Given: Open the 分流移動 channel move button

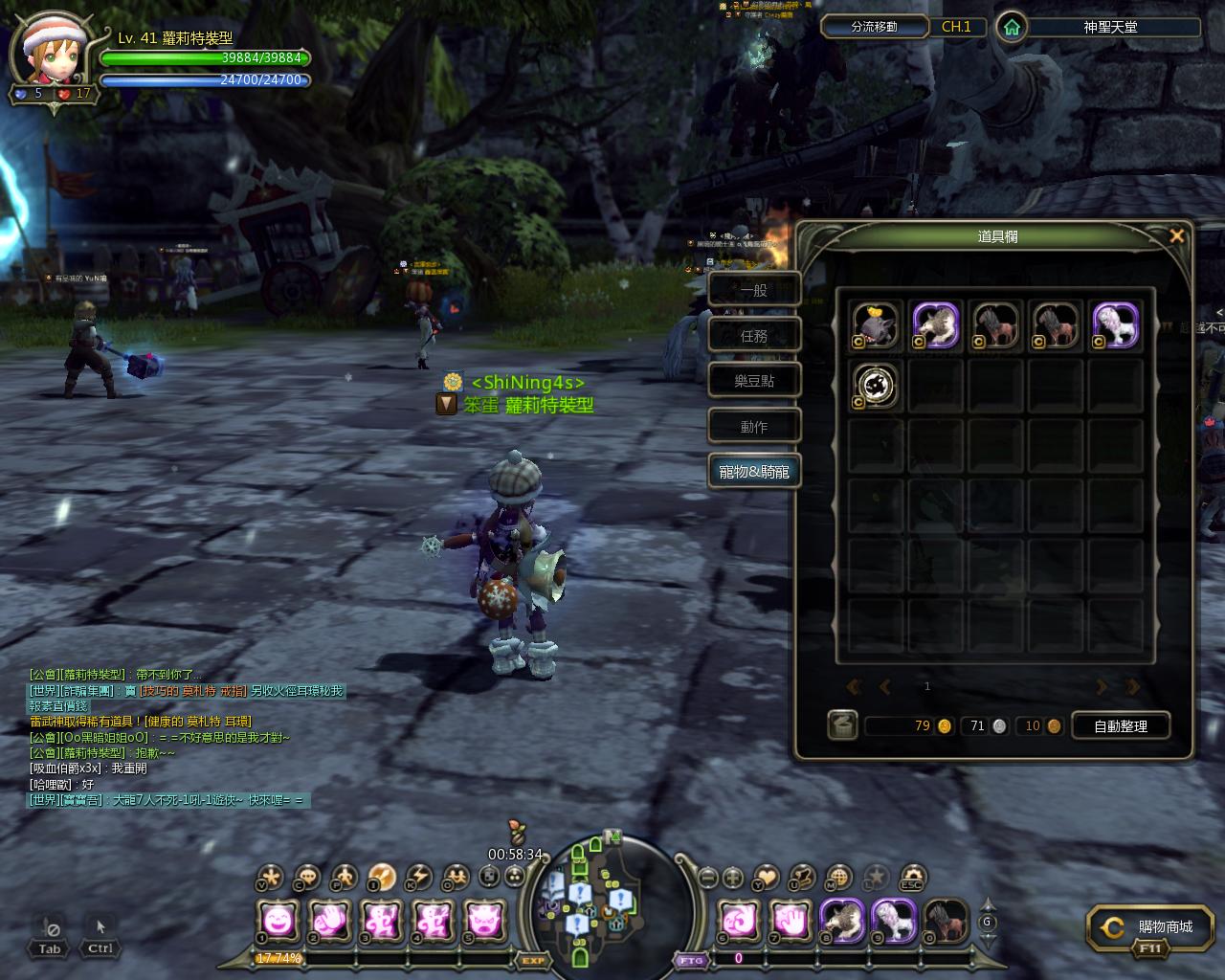Looking at the screenshot, I should (874, 27).
